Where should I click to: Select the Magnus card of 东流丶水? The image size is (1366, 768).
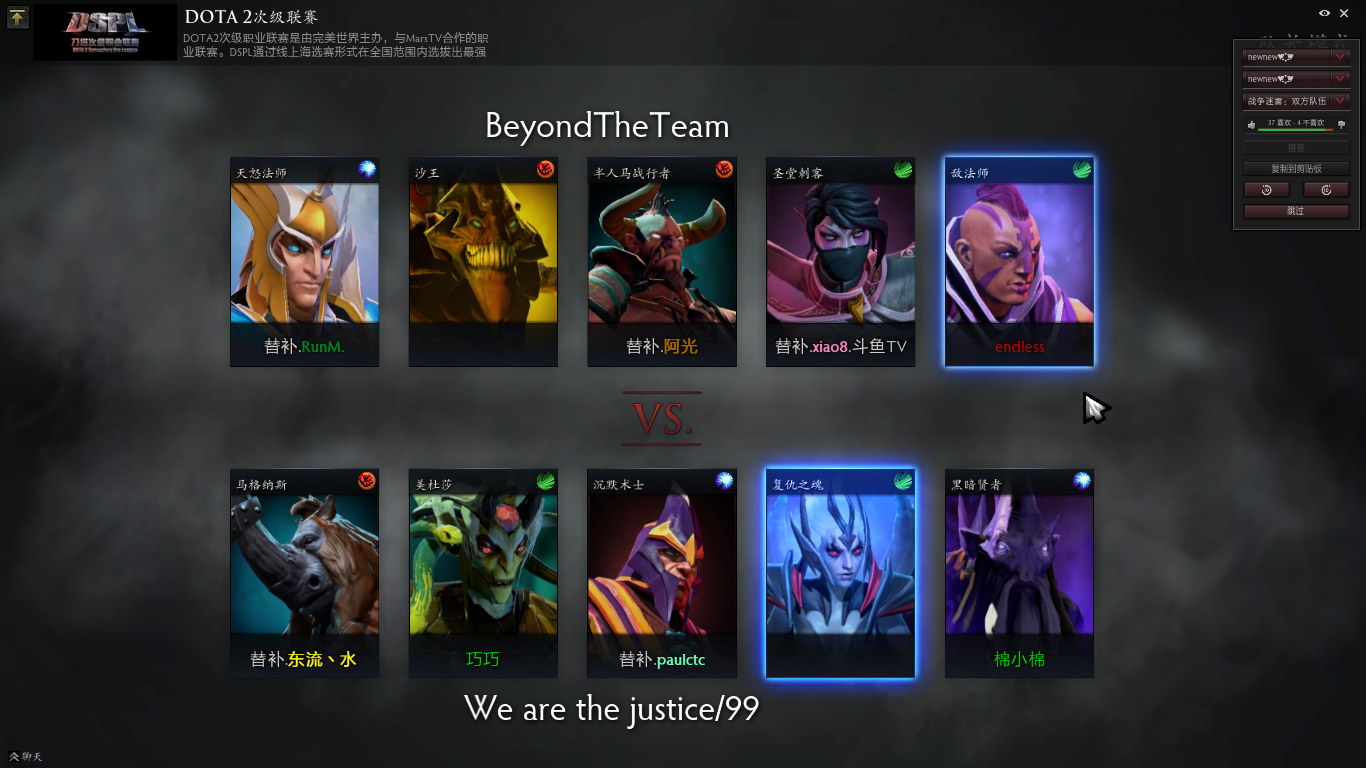(304, 573)
